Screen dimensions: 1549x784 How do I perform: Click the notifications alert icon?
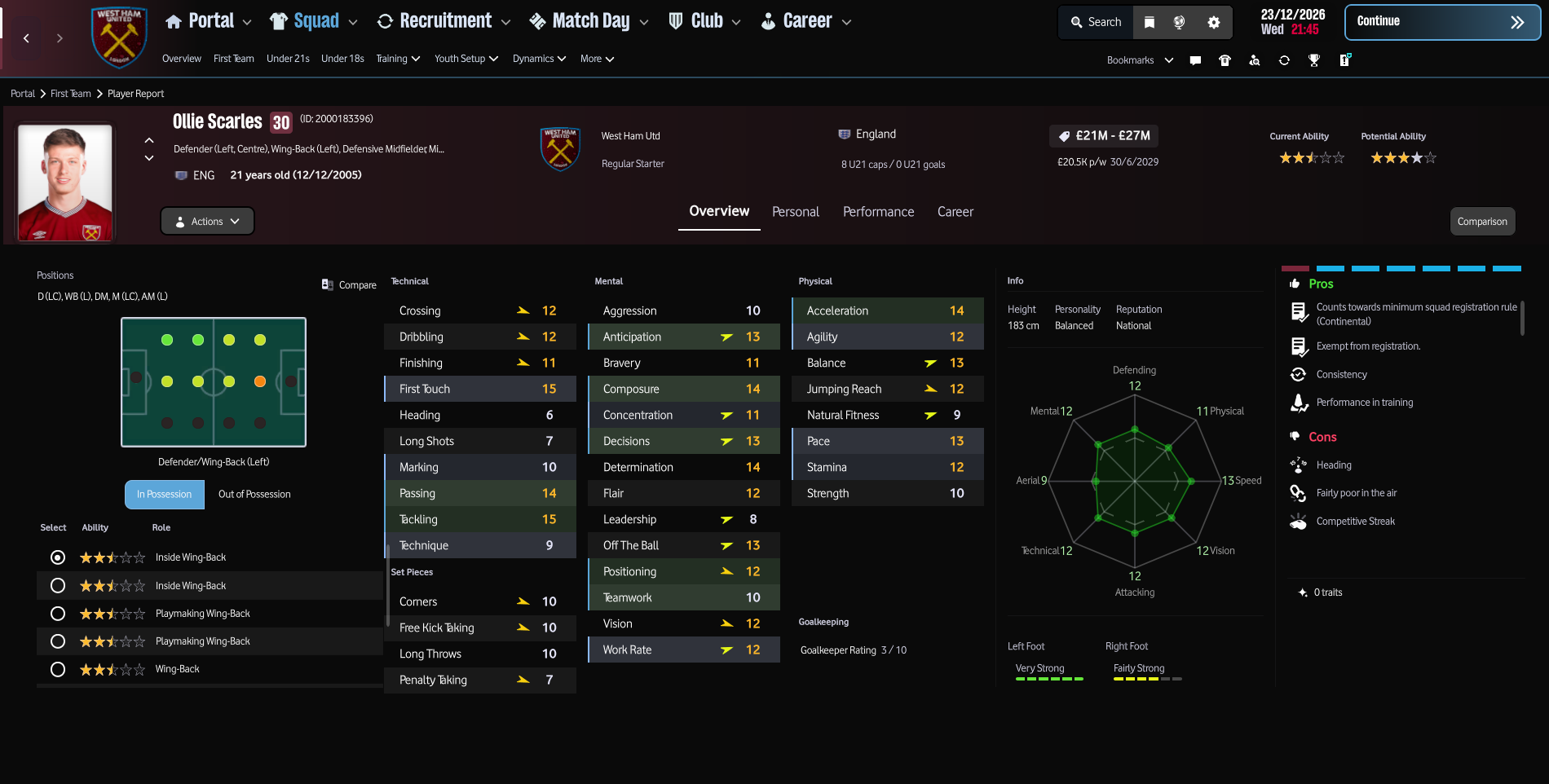point(1344,59)
